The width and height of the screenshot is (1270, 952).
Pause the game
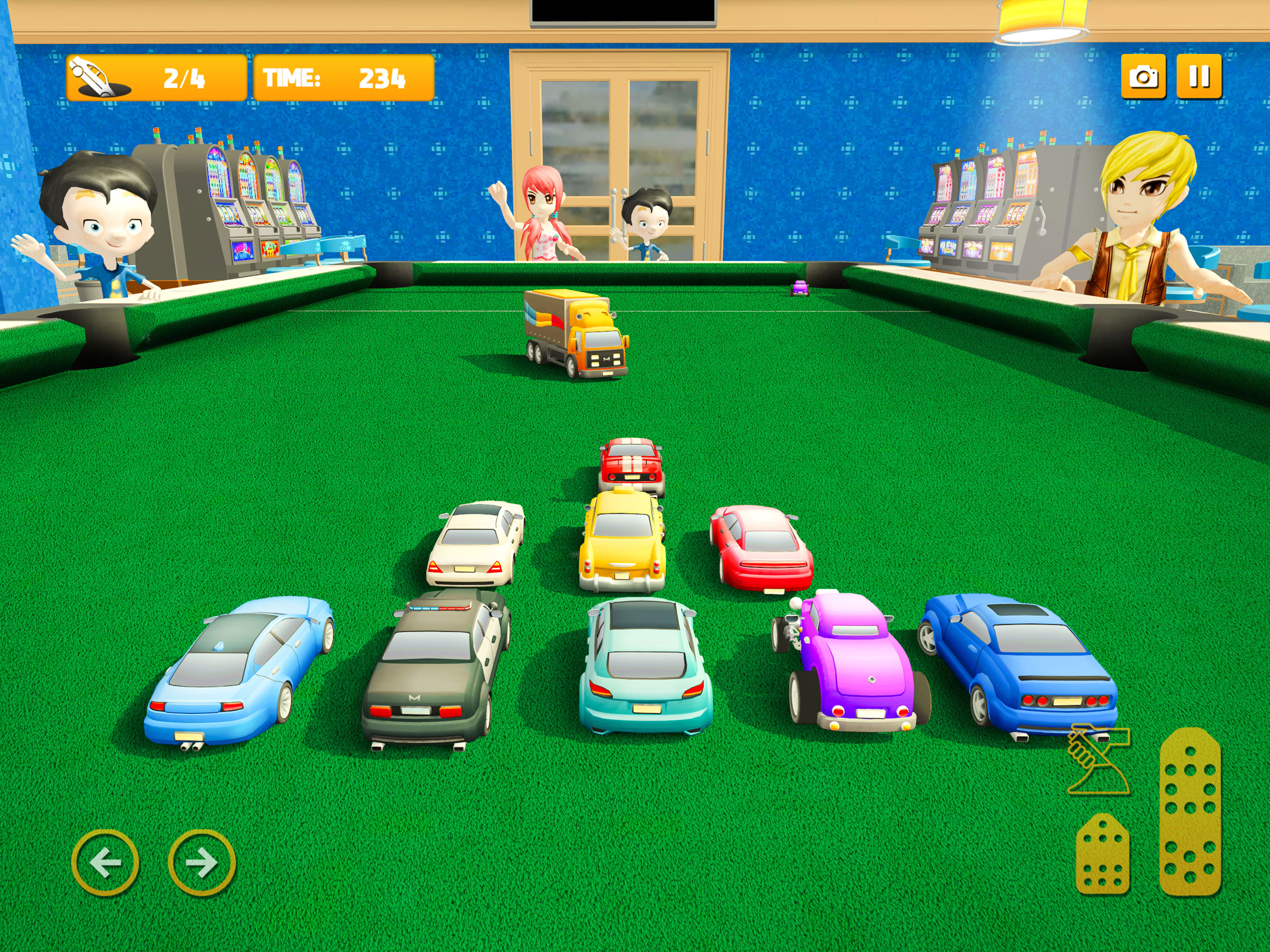pyautogui.click(x=1199, y=77)
